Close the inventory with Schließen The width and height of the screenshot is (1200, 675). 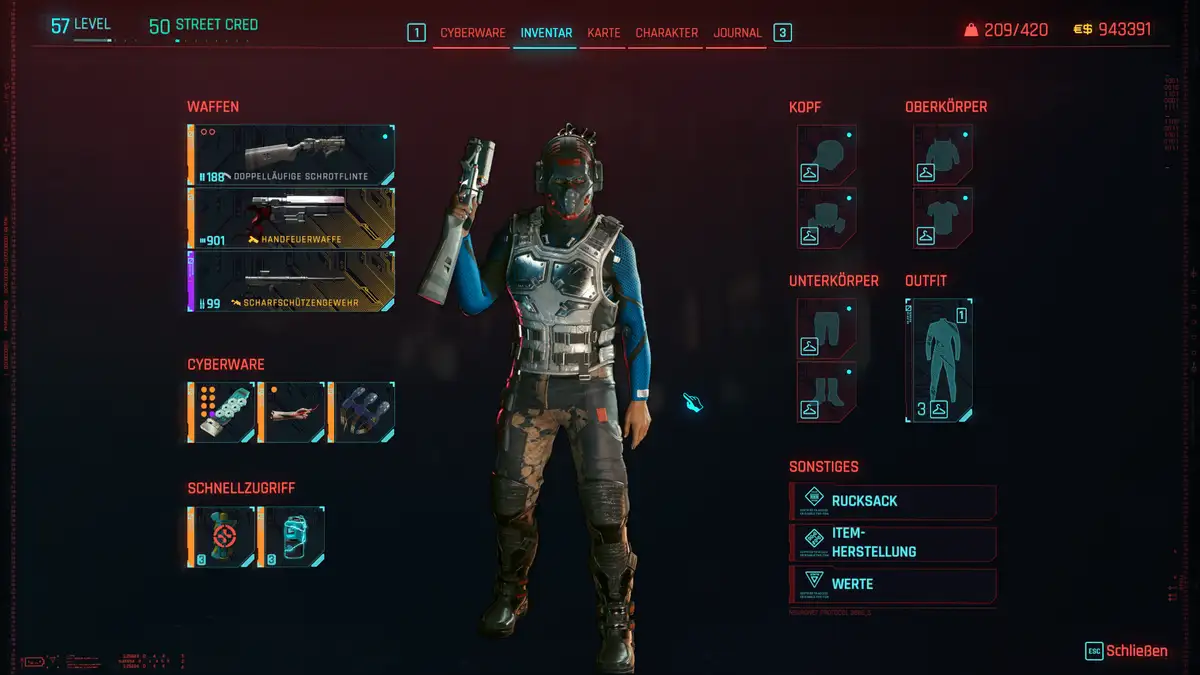pos(1127,651)
